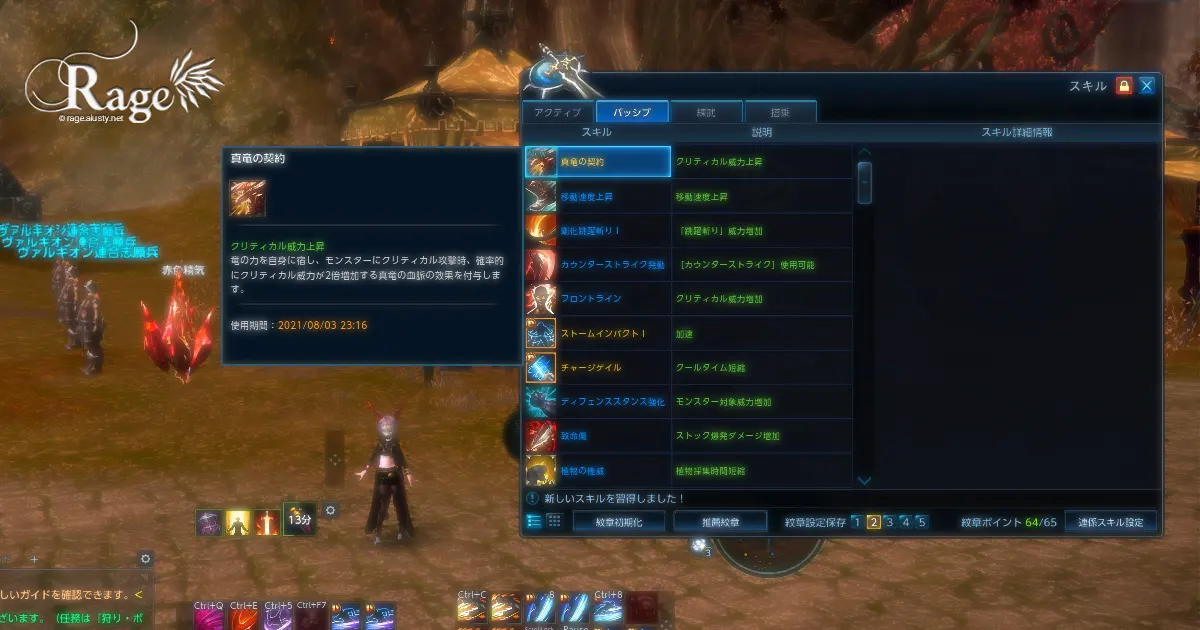Choose the チャージゲイル skill row
Screen dimensions: 1200x630
(597, 367)
